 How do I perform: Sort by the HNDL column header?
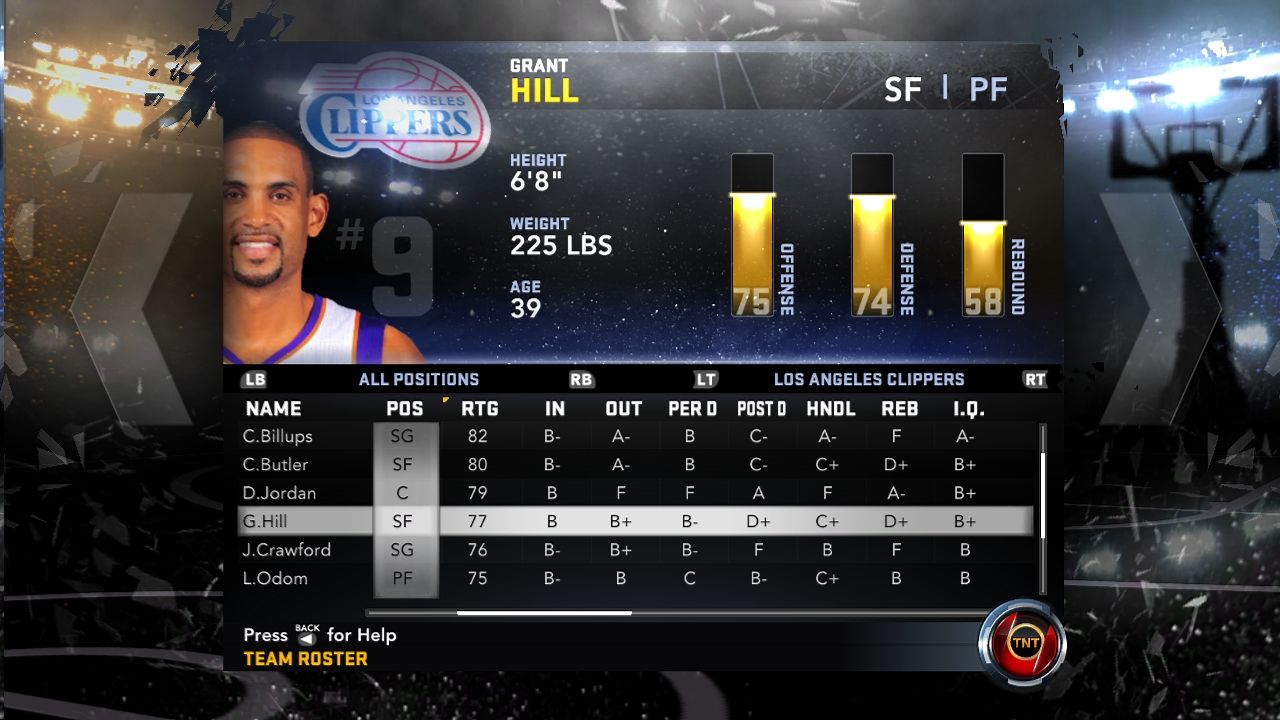click(x=830, y=408)
